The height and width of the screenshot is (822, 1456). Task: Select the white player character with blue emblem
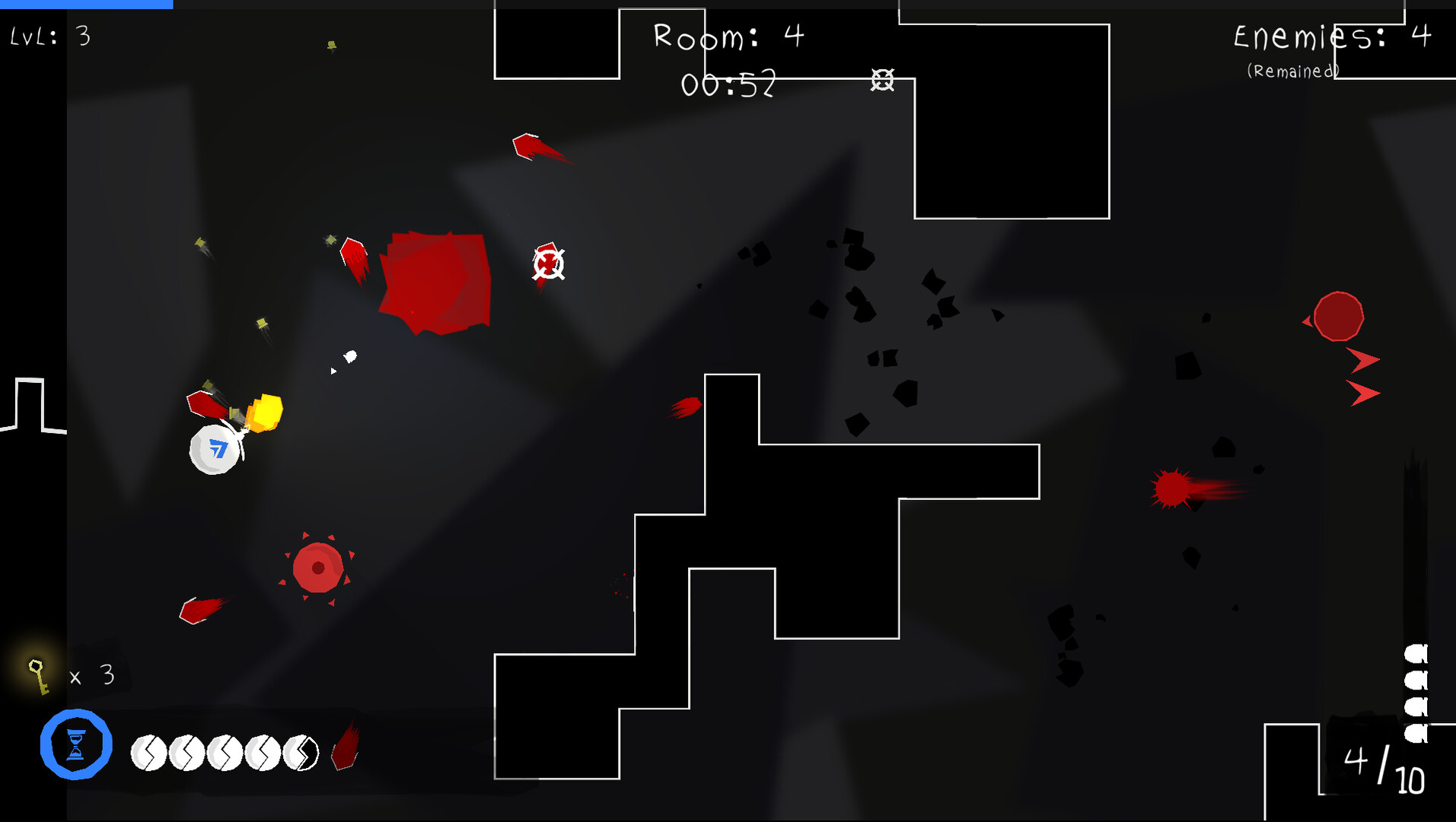tap(215, 451)
